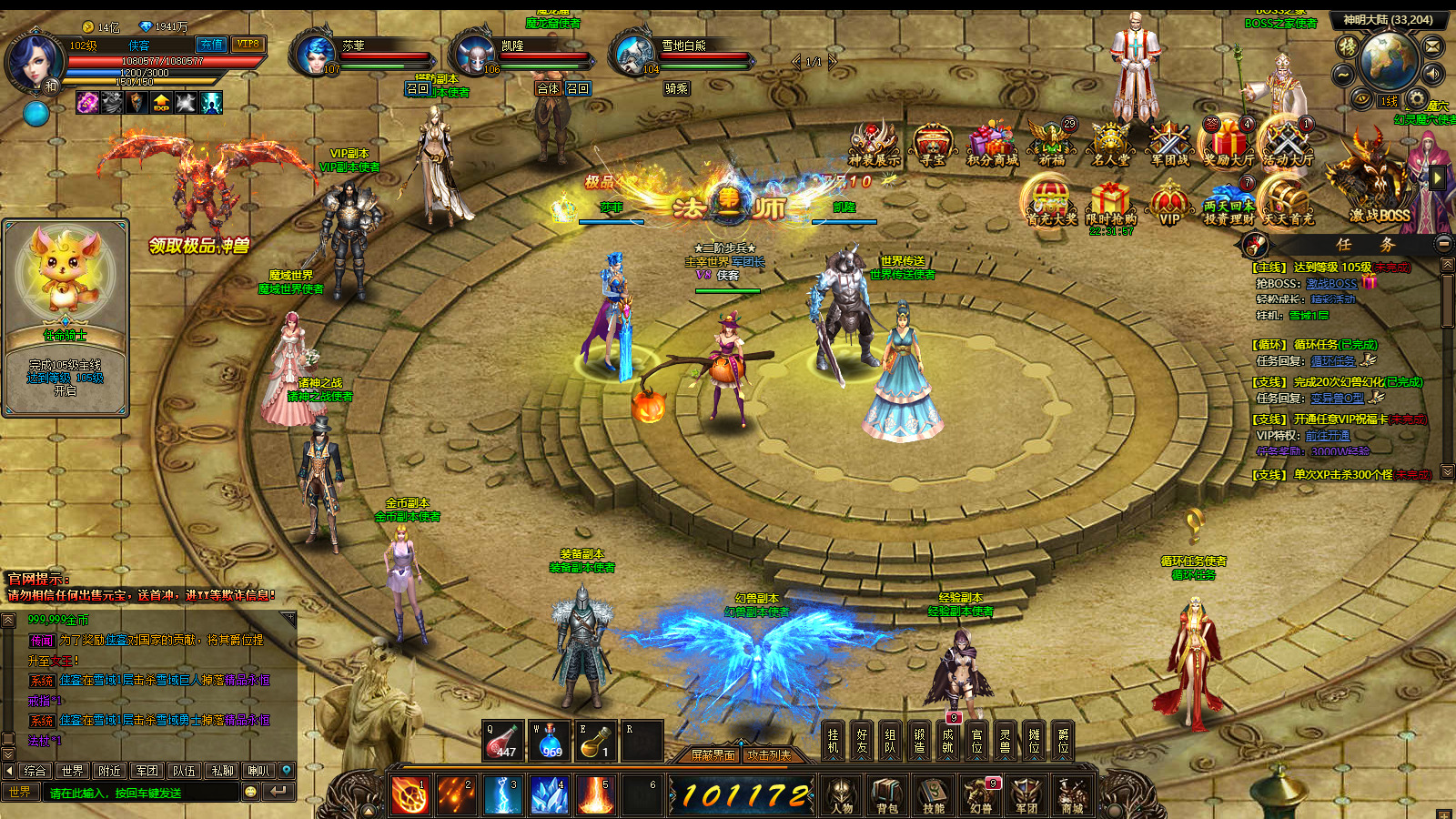Click the 充值 recharge button
Viewport: 1456px width, 819px height.
click(211, 44)
